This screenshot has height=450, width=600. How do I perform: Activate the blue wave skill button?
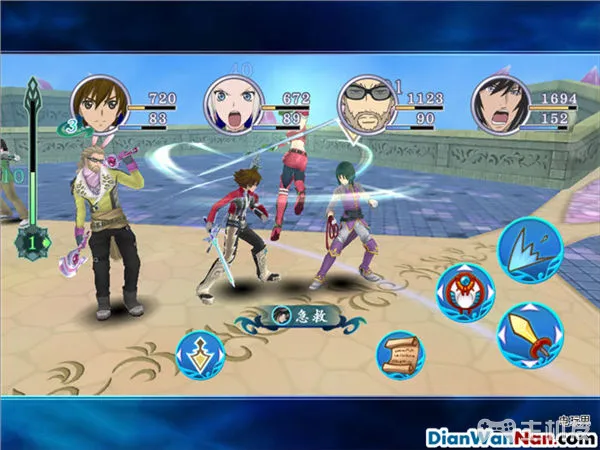[x=529, y=250]
